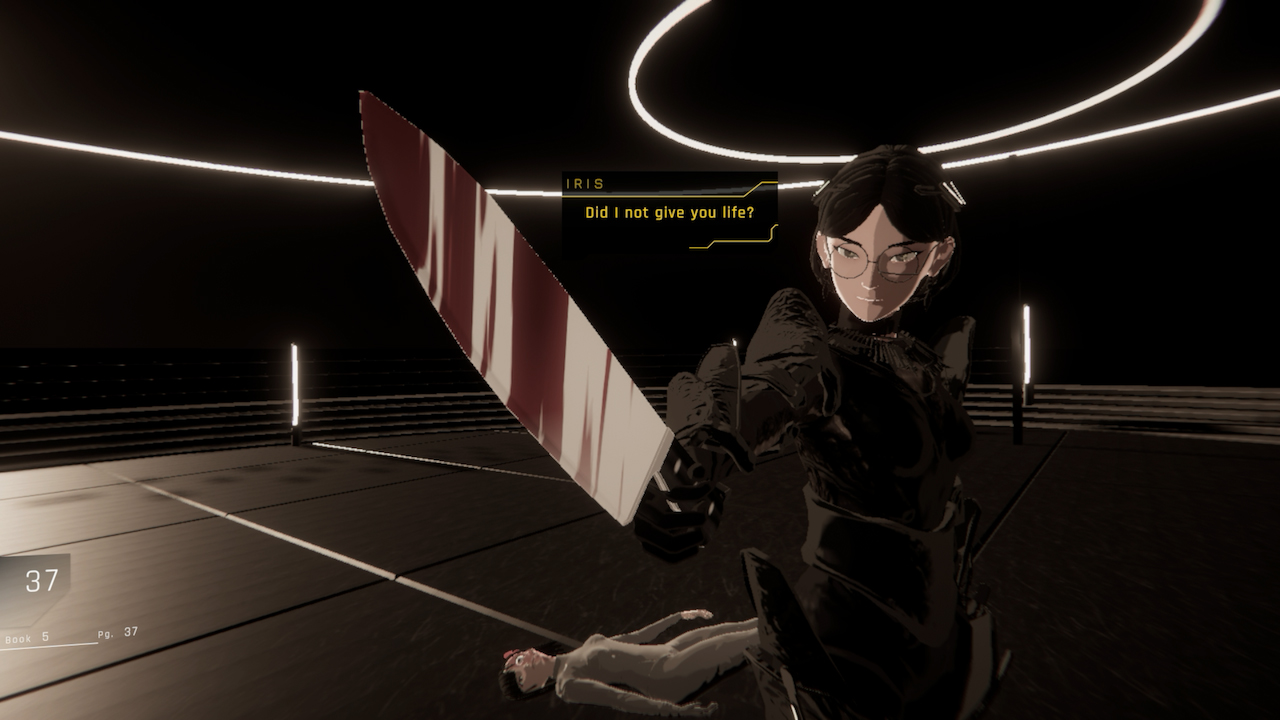The height and width of the screenshot is (720, 1280).
Task: Click Iris's round glasses
Action: pyautogui.click(x=872, y=258)
